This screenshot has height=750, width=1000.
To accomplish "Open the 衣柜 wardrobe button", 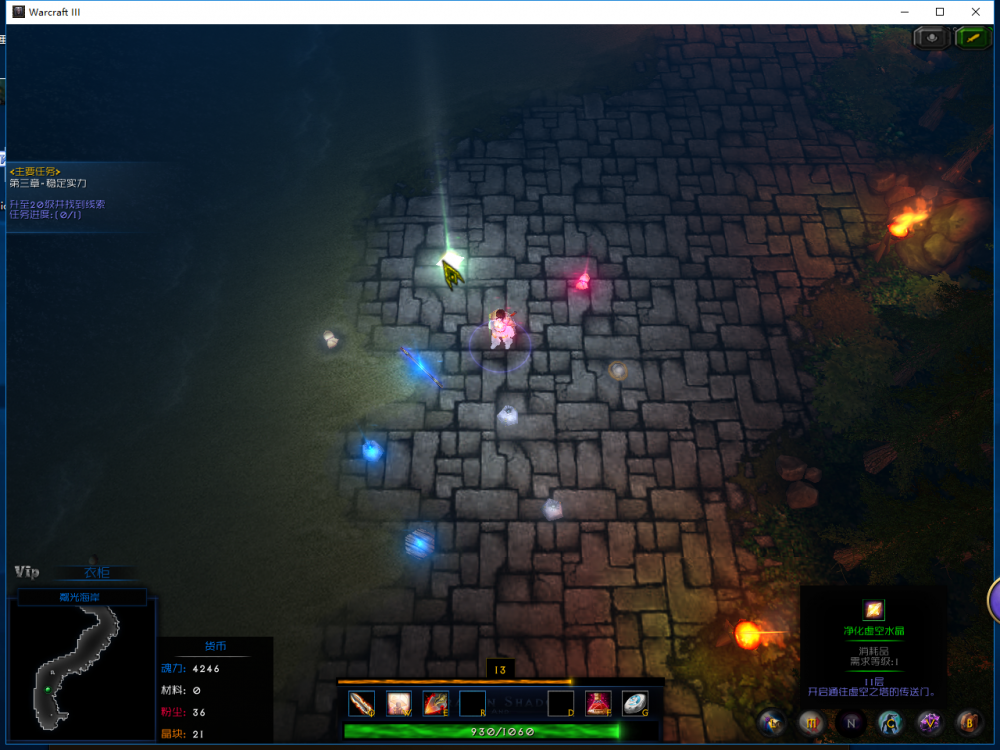I will tap(97, 573).
